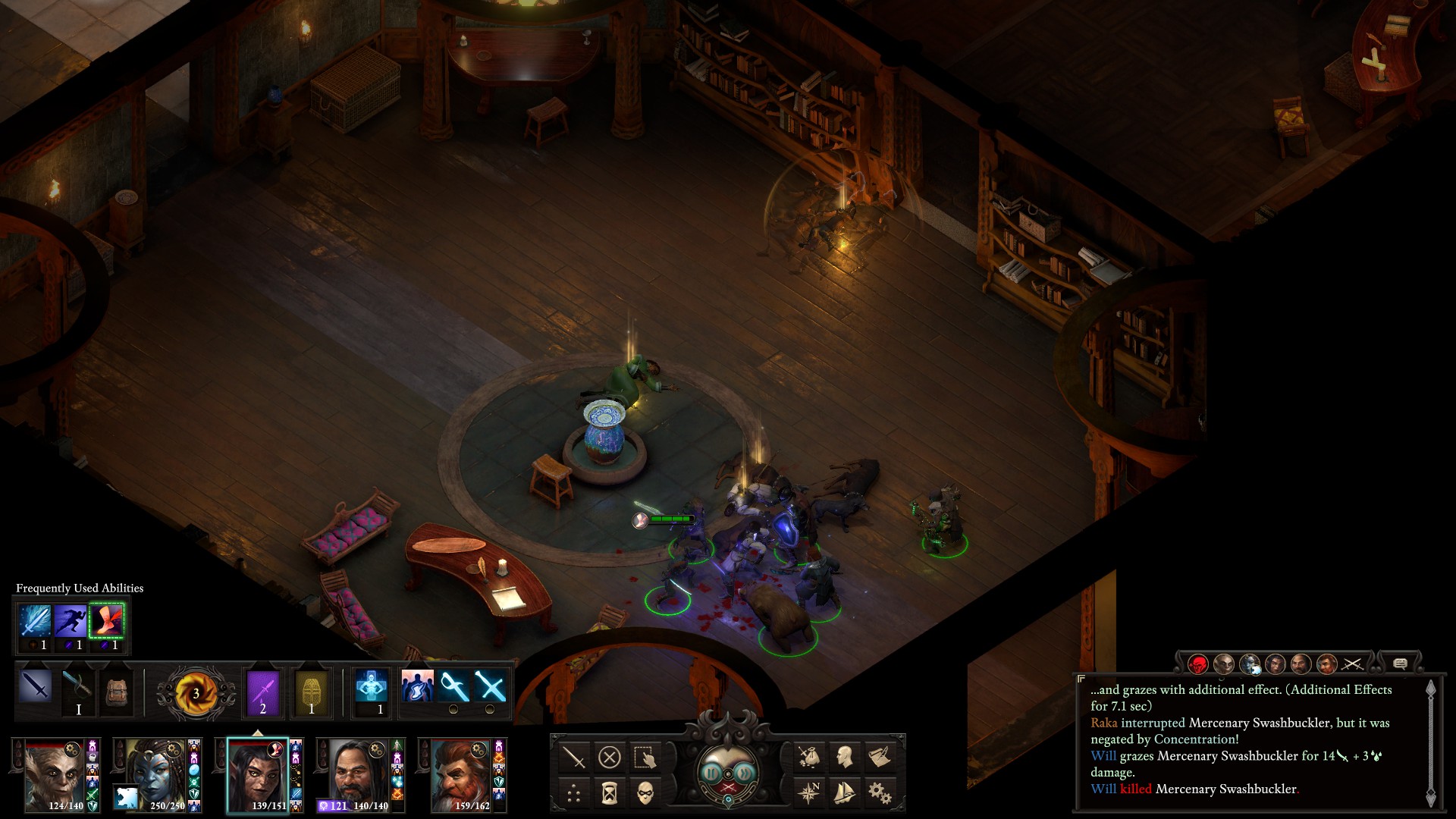Select the furry orlan party portrait
The width and height of the screenshot is (1456, 819).
pos(54,775)
